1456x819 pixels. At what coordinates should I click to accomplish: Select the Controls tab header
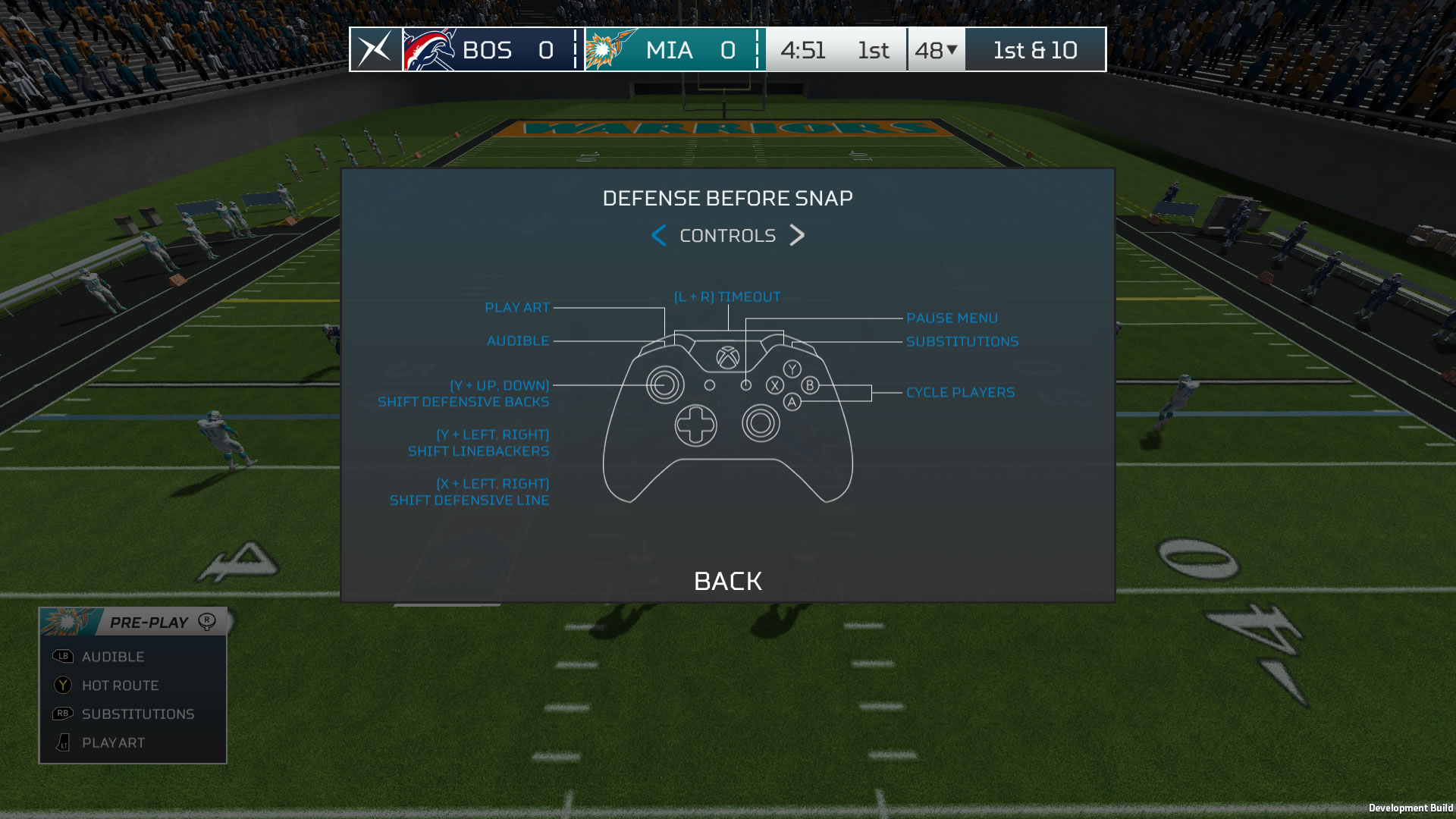(727, 235)
